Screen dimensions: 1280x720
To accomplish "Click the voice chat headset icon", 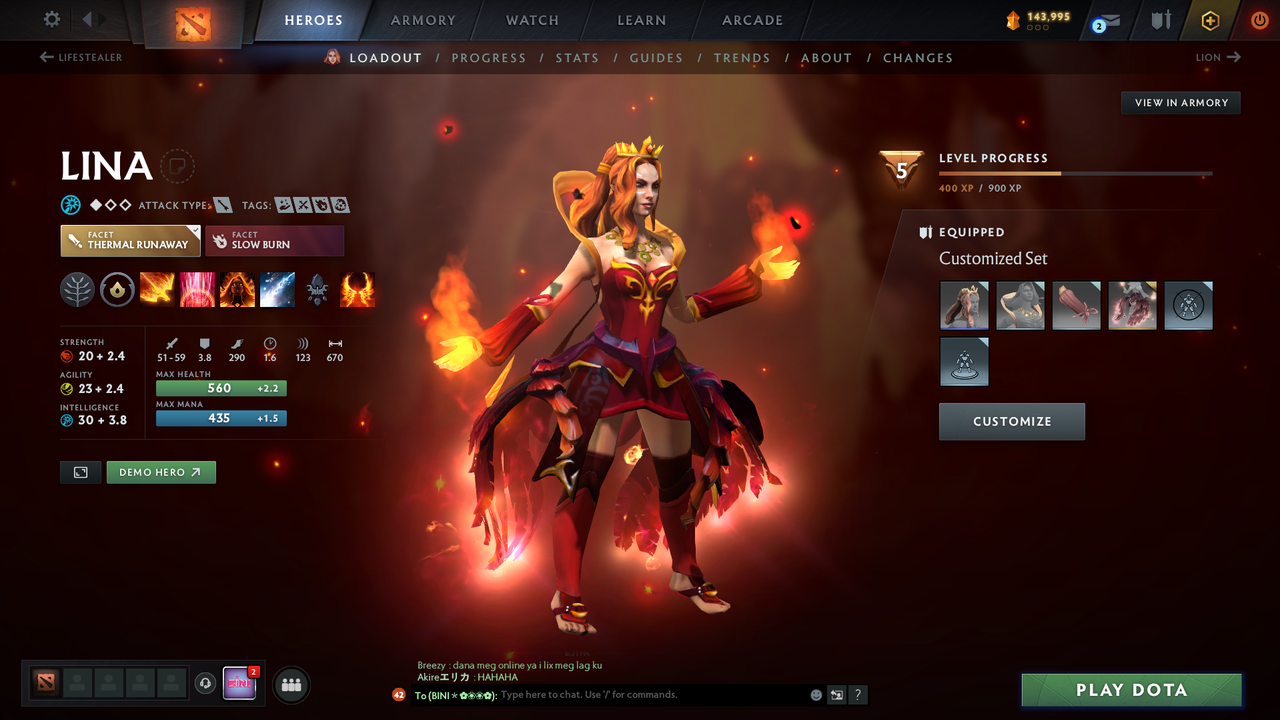I will click(x=207, y=683).
